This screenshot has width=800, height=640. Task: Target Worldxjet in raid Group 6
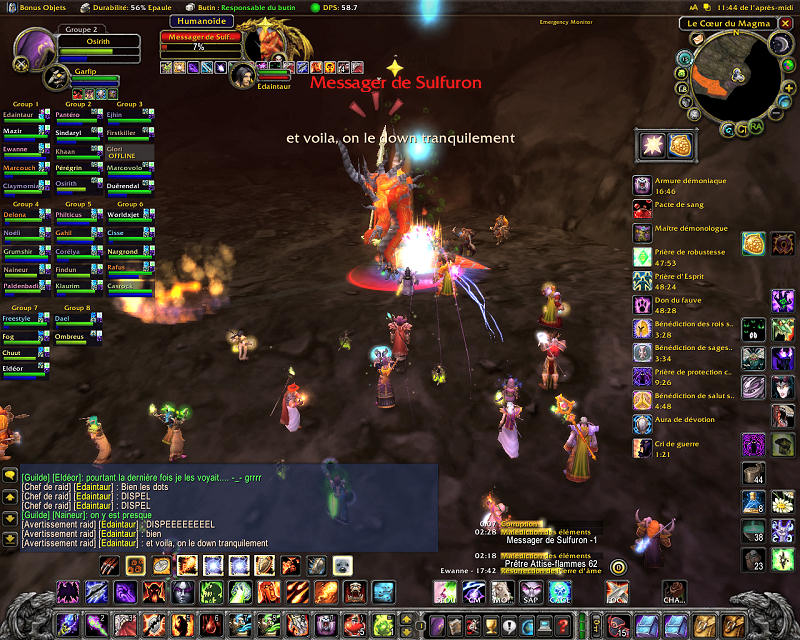click(x=128, y=217)
